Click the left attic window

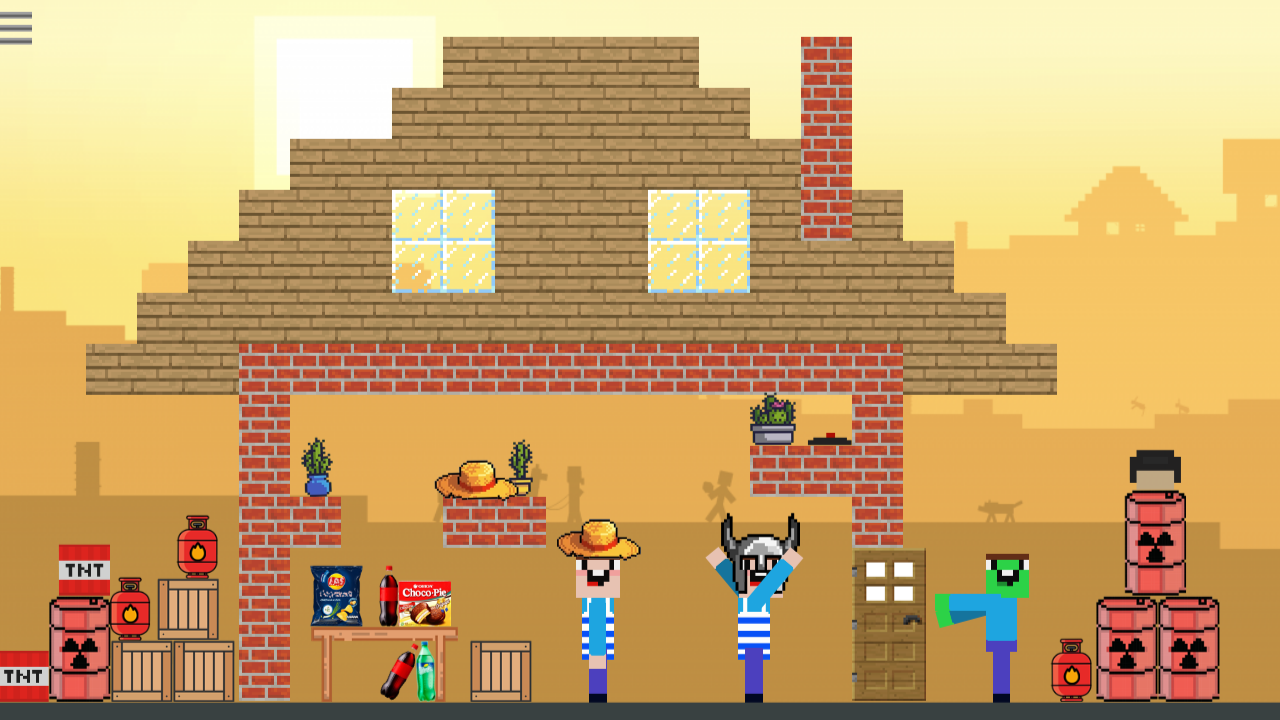(443, 240)
